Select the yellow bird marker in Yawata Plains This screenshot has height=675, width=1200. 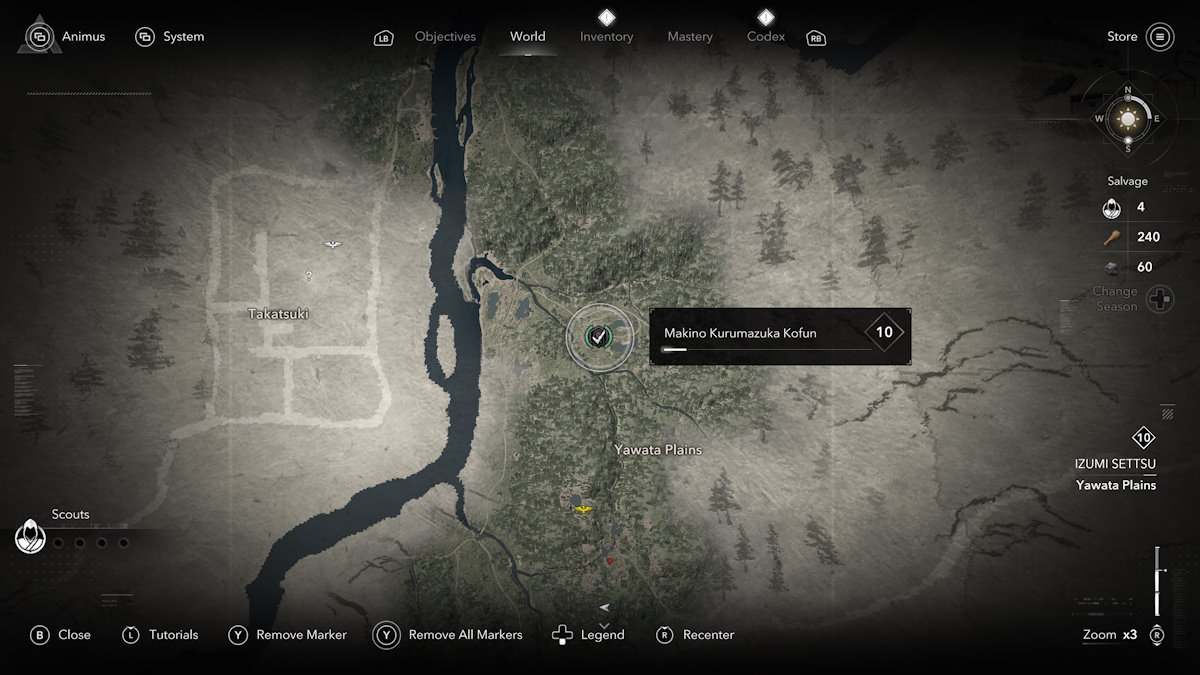(583, 509)
